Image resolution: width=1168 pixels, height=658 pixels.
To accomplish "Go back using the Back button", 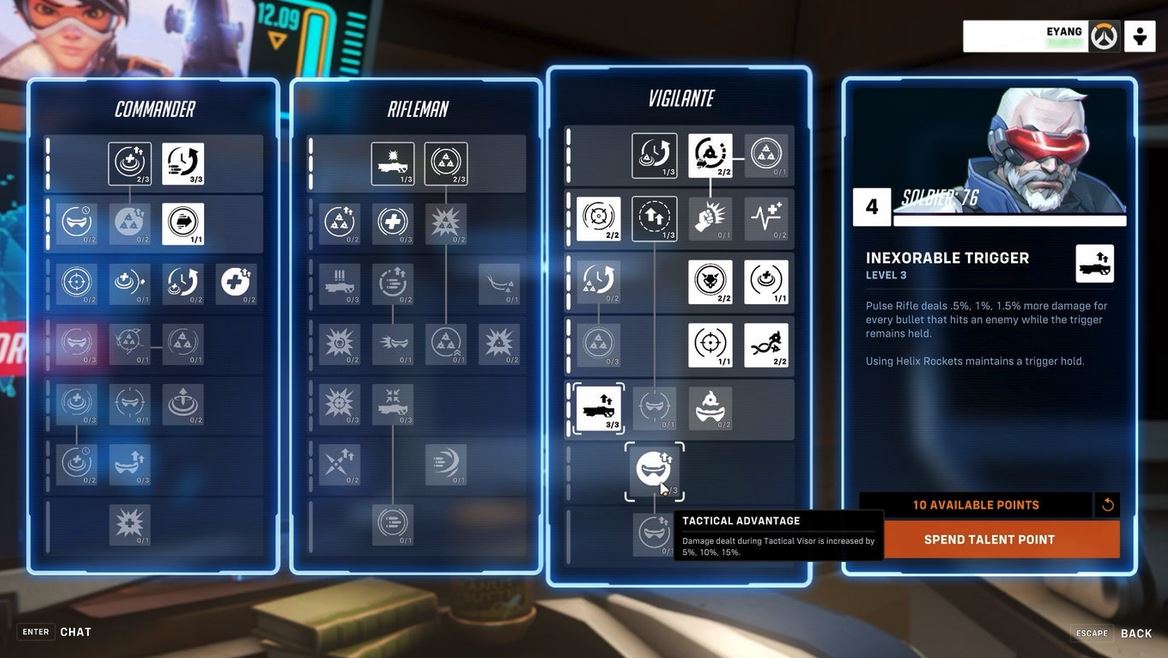I will point(1136,633).
